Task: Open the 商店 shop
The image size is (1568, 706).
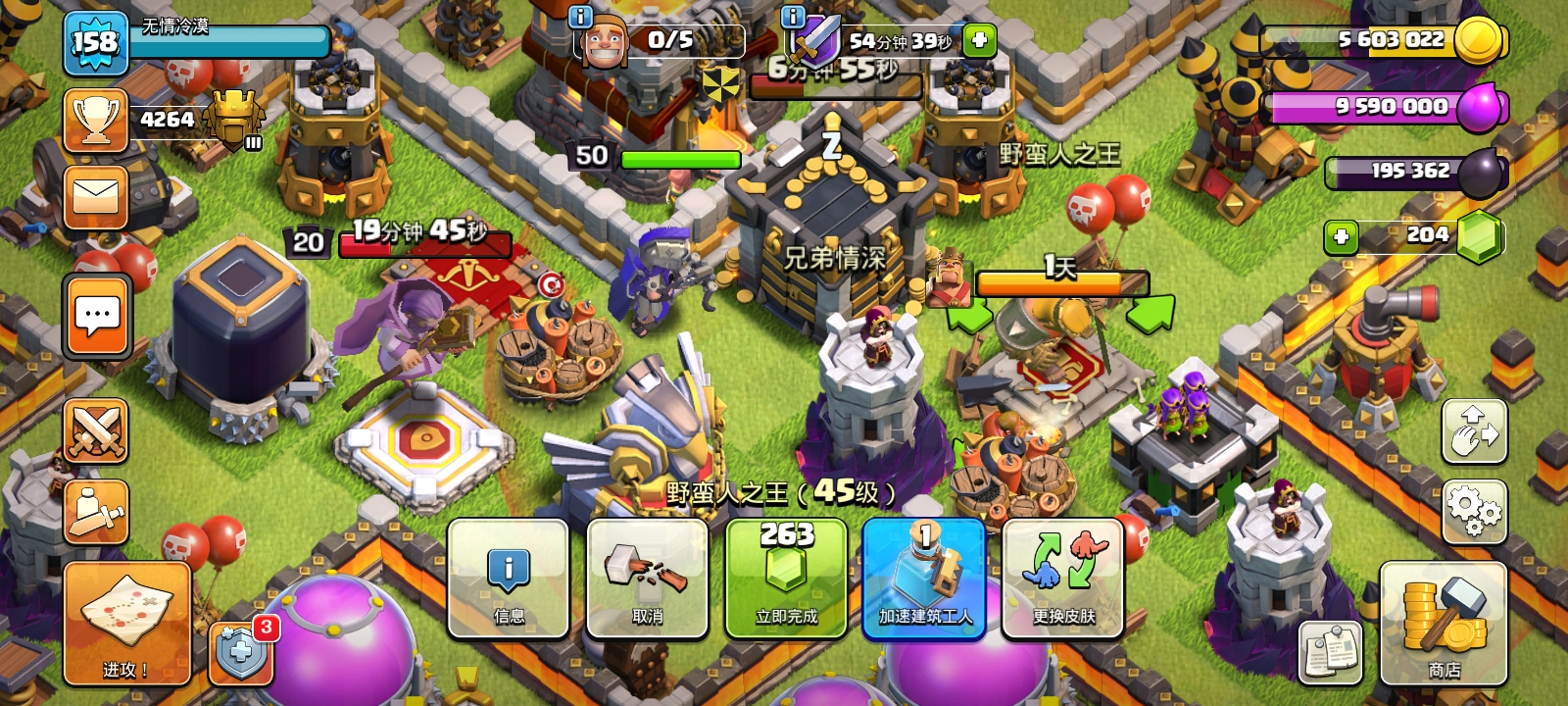Action: [1443, 624]
